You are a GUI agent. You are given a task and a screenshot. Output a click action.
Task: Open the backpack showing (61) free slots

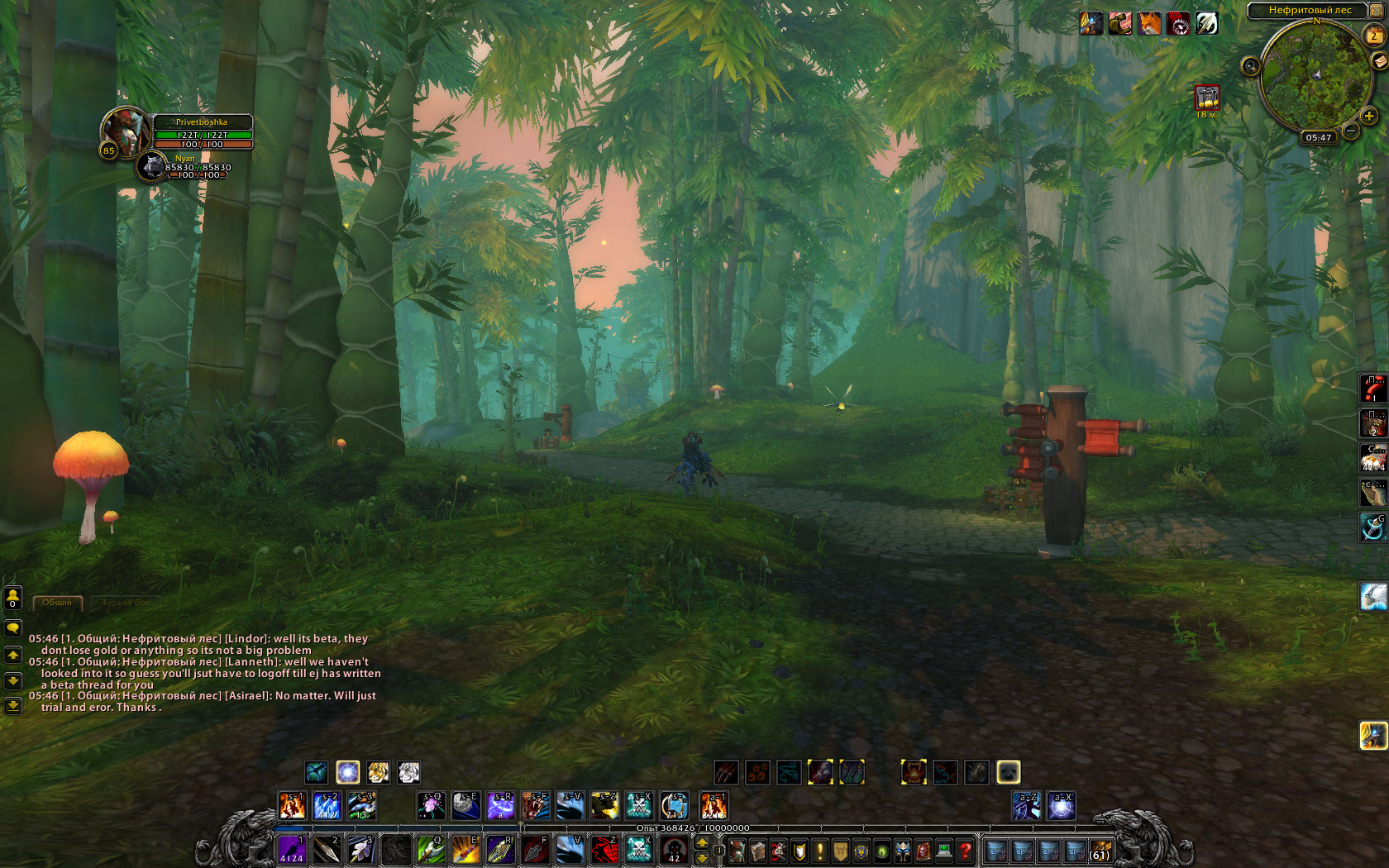pos(1100,850)
